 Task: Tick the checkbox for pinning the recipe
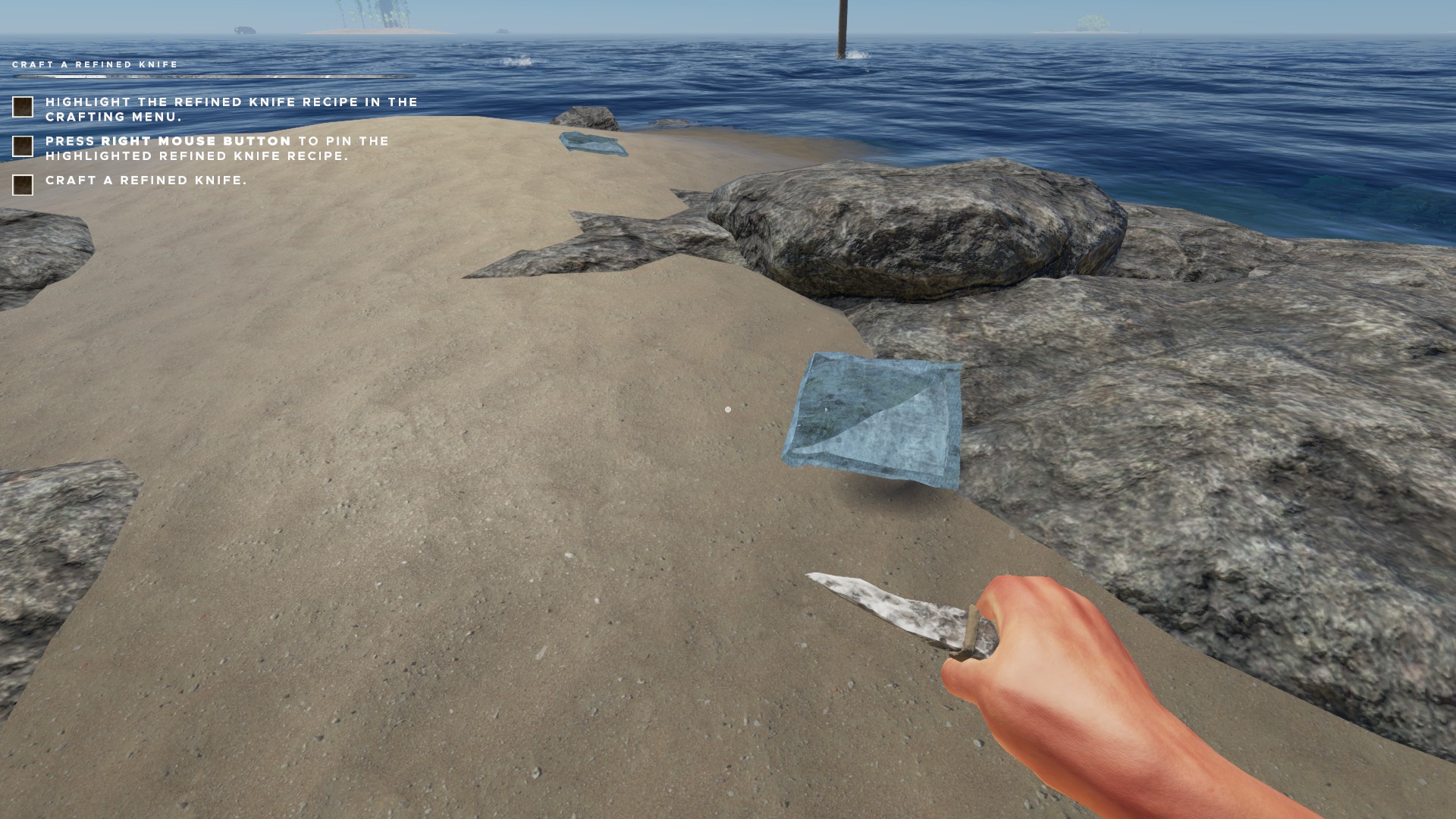pyautogui.click(x=23, y=146)
